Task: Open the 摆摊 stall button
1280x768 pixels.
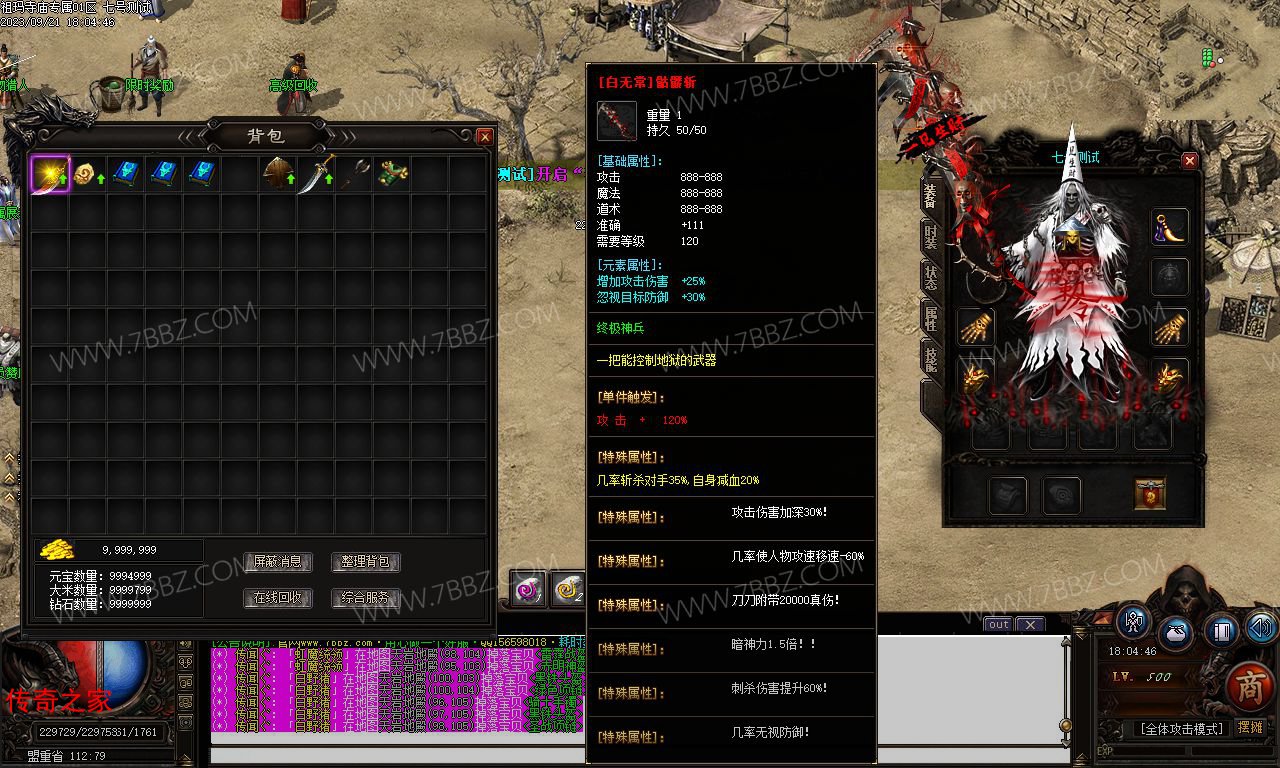Action: pos(1250,728)
